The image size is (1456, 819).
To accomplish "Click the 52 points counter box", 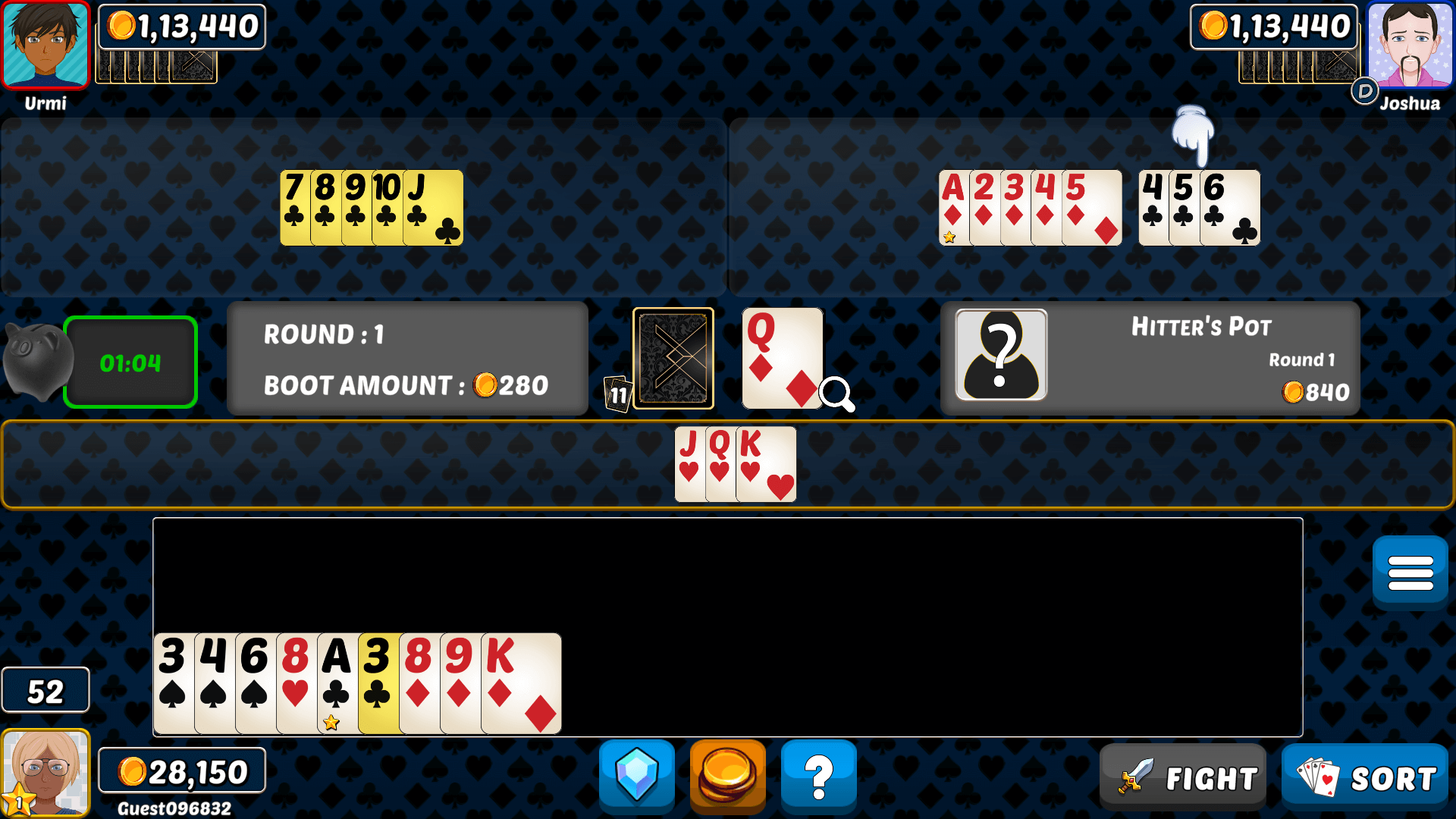I will (x=45, y=690).
